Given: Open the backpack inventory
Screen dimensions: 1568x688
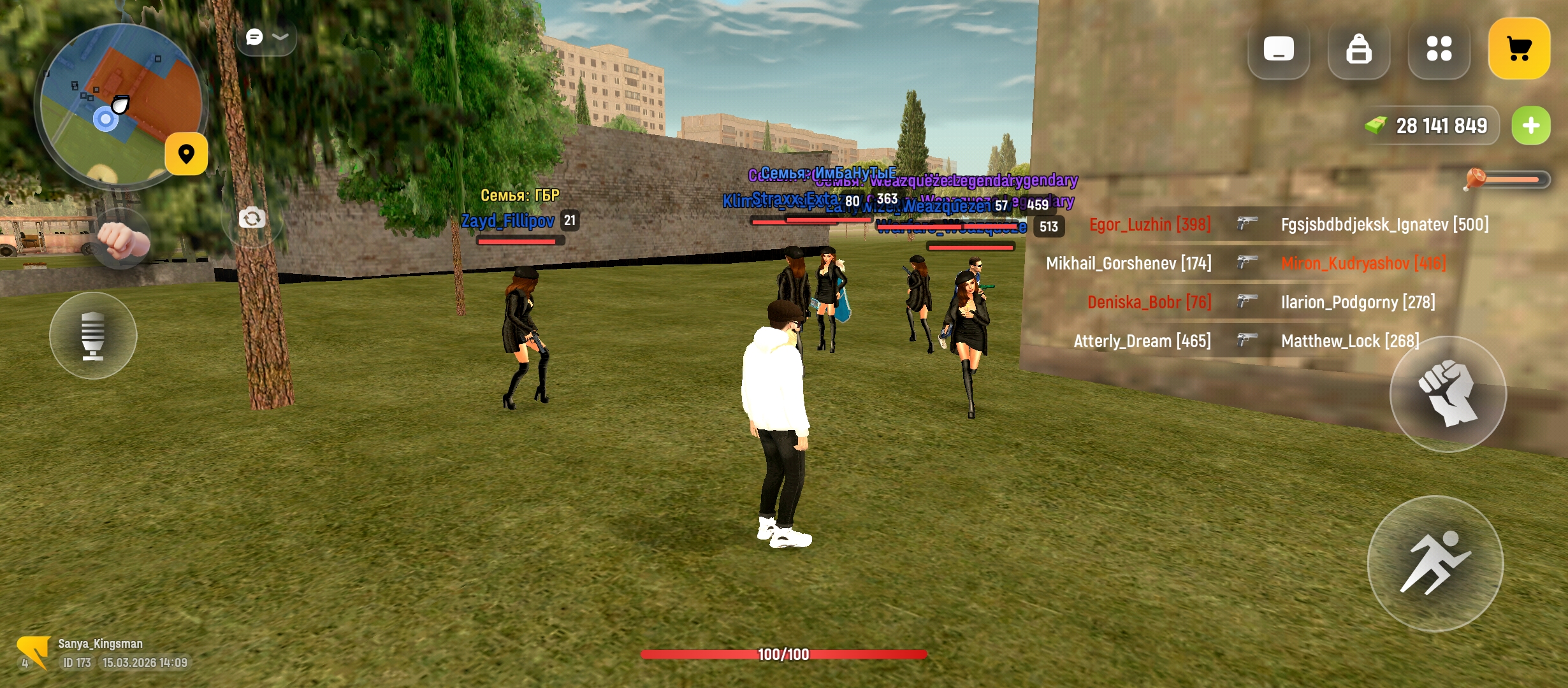Looking at the screenshot, I should coord(1358,49).
